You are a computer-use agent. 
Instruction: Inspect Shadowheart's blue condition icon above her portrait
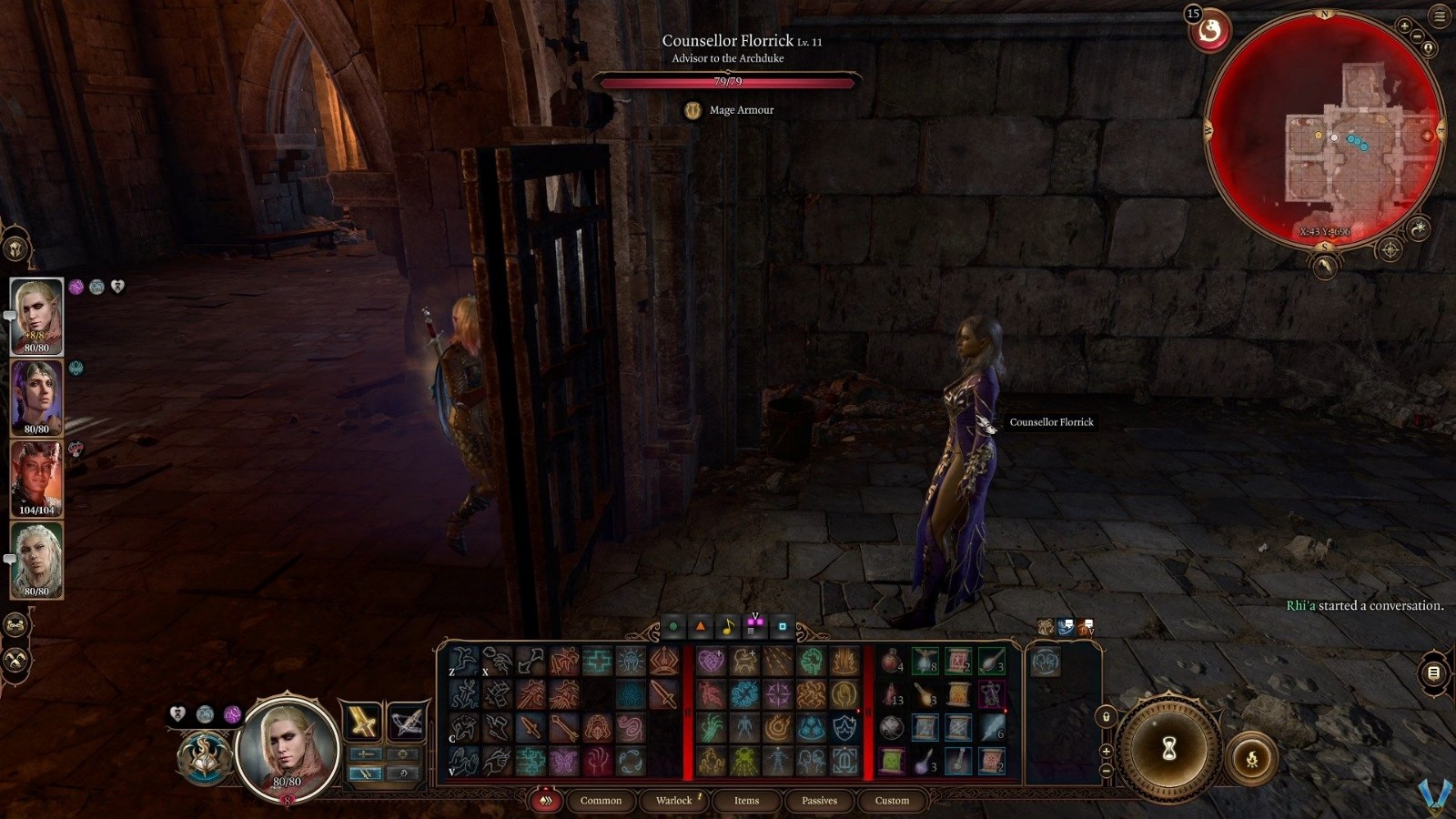pyautogui.click(x=75, y=368)
